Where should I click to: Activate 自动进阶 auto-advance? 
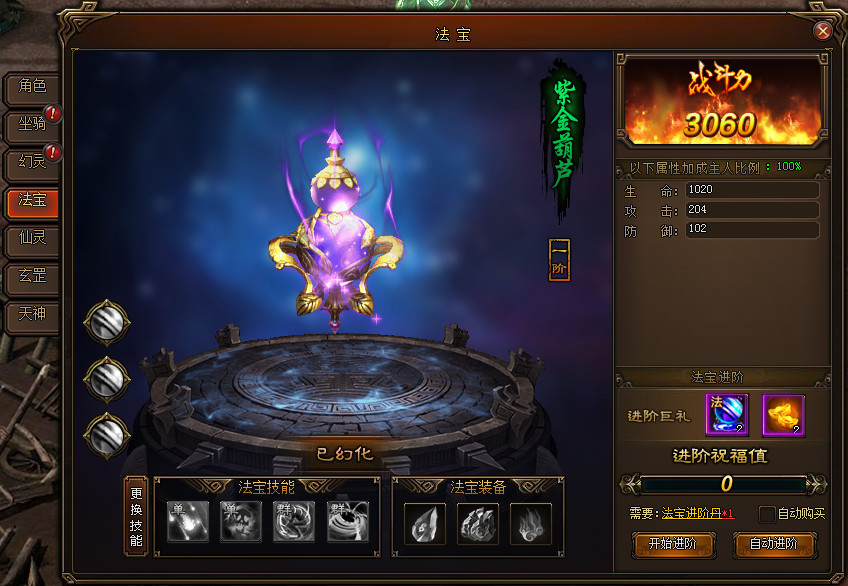775,544
